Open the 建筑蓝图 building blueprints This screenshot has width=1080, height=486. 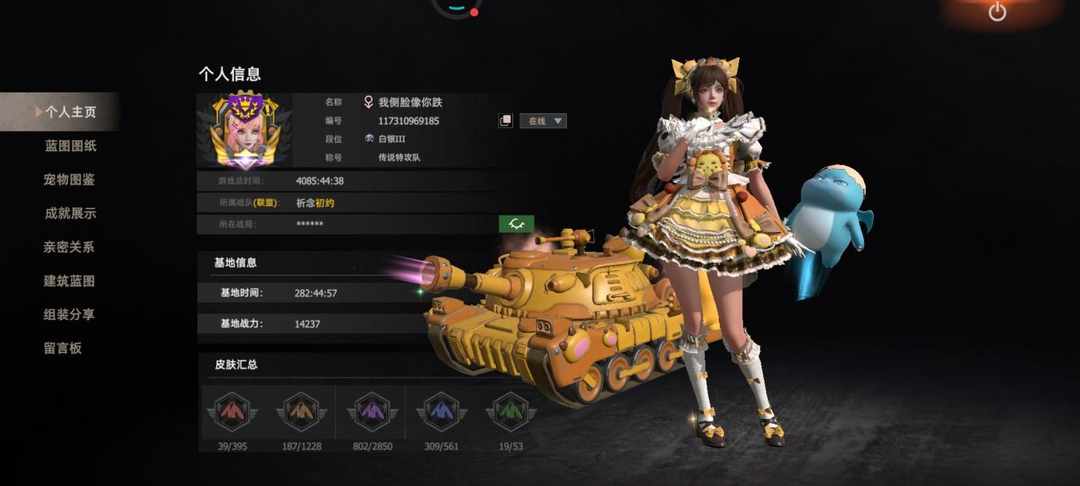(70, 281)
